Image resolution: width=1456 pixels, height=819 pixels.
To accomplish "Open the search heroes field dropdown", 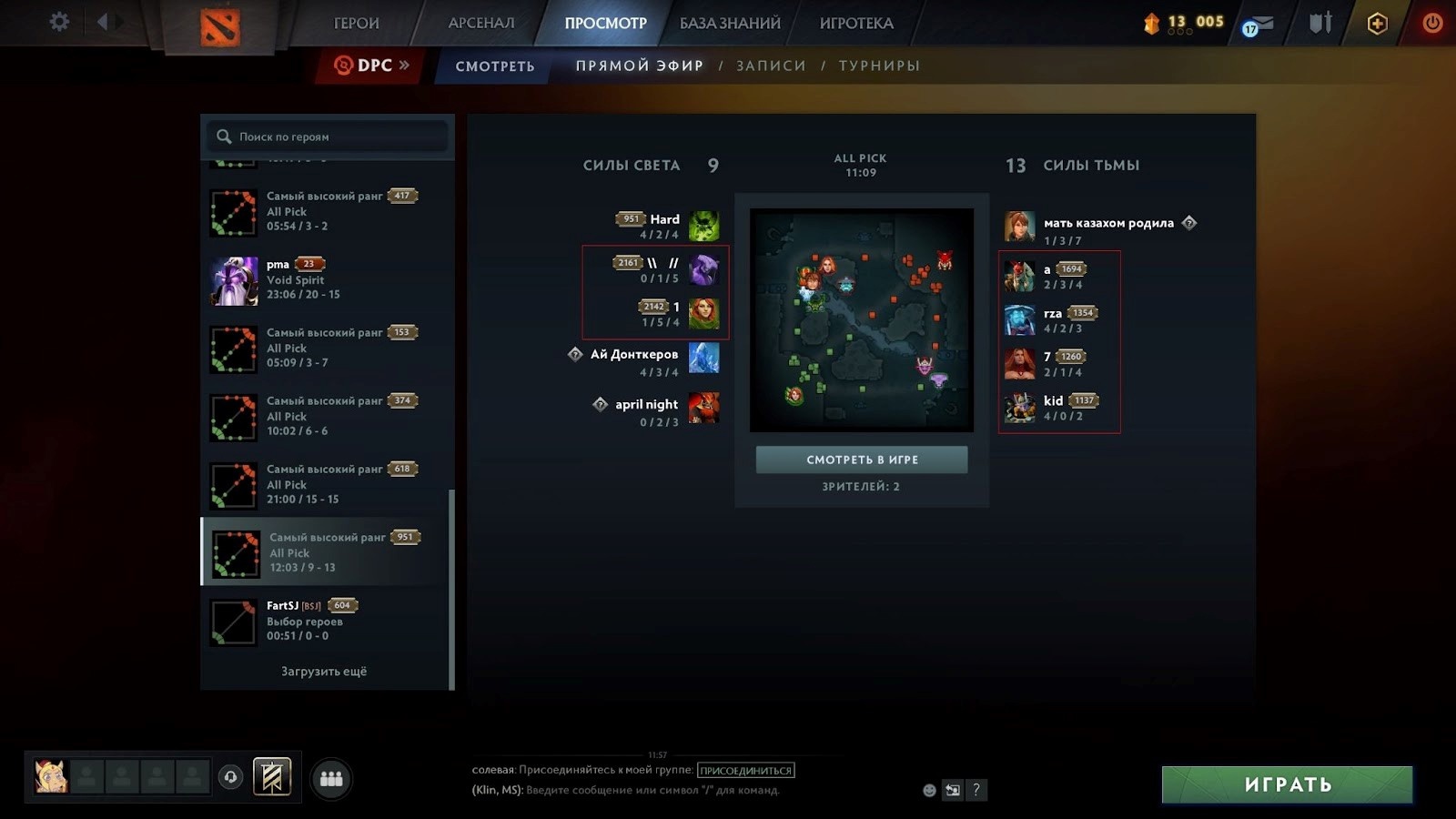I will click(326, 136).
